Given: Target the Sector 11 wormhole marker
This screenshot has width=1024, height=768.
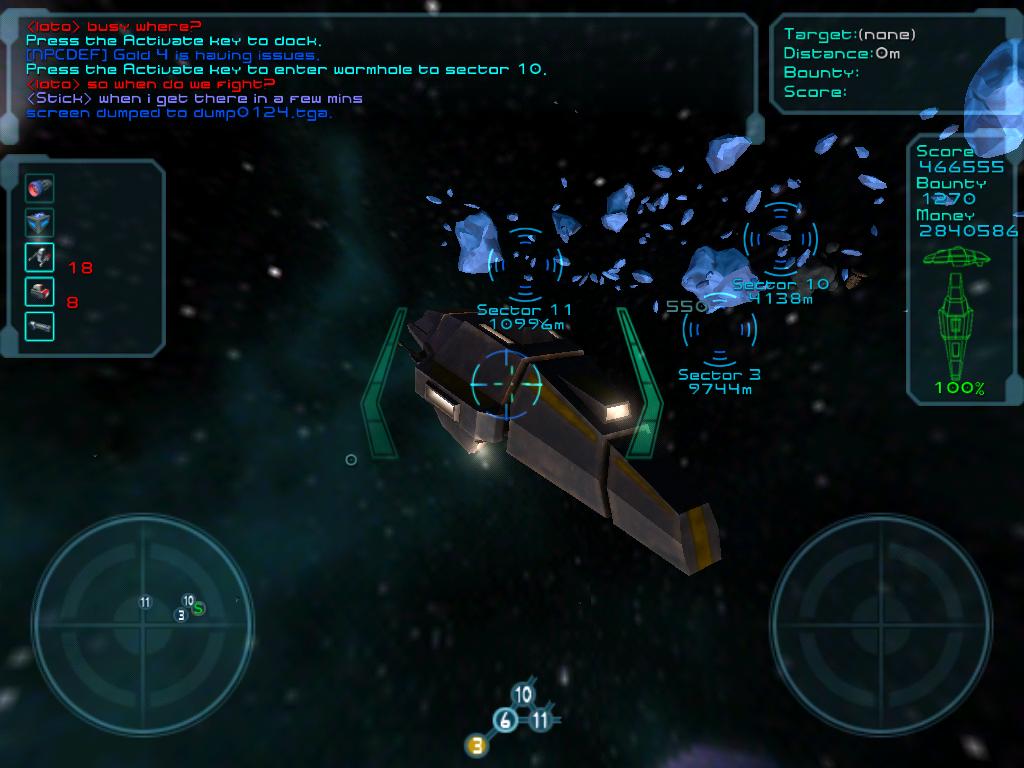Looking at the screenshot, I should coord(525,262).
